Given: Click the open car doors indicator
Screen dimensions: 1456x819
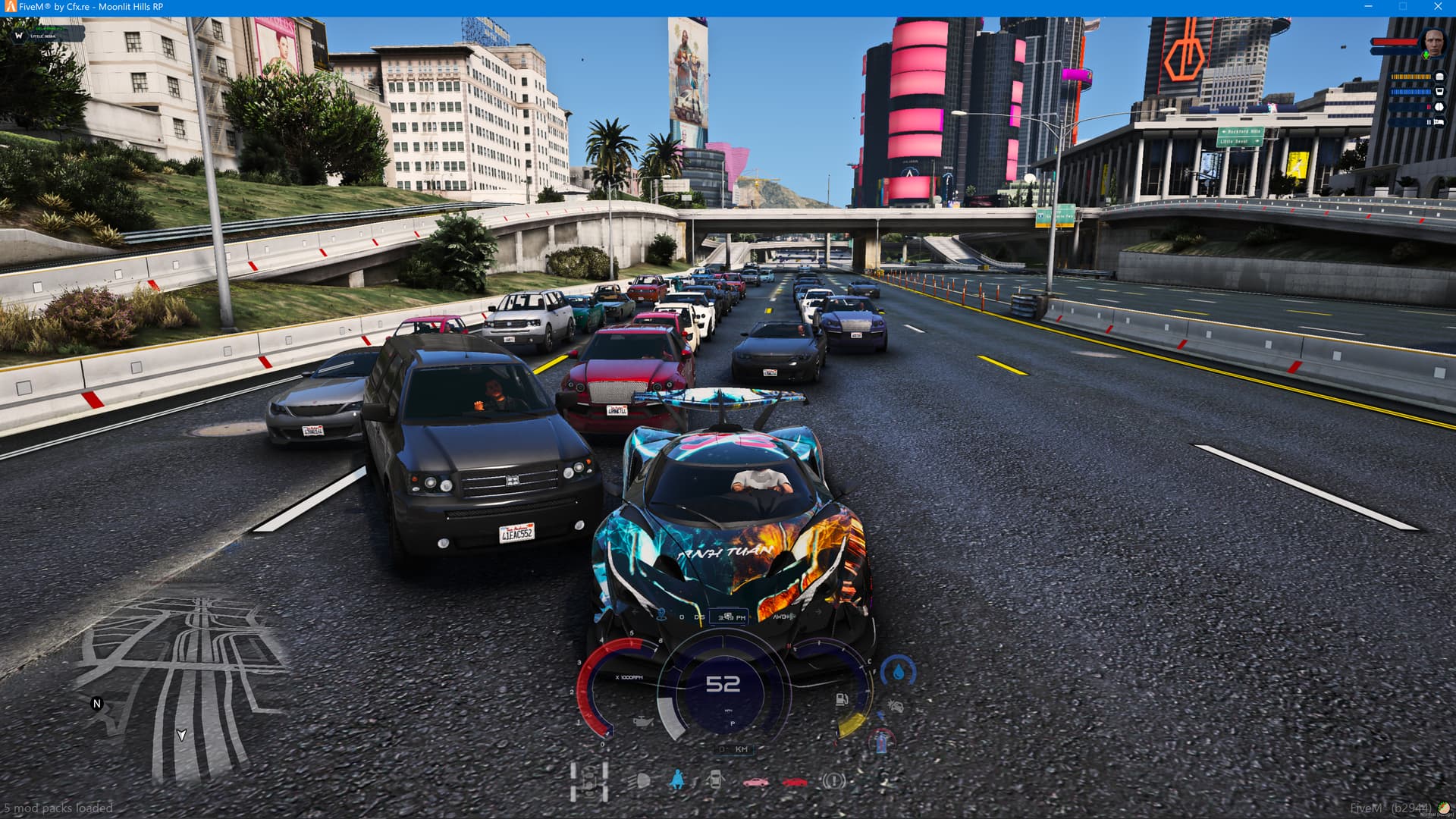Looking at the screenshot, I should 714,780.
